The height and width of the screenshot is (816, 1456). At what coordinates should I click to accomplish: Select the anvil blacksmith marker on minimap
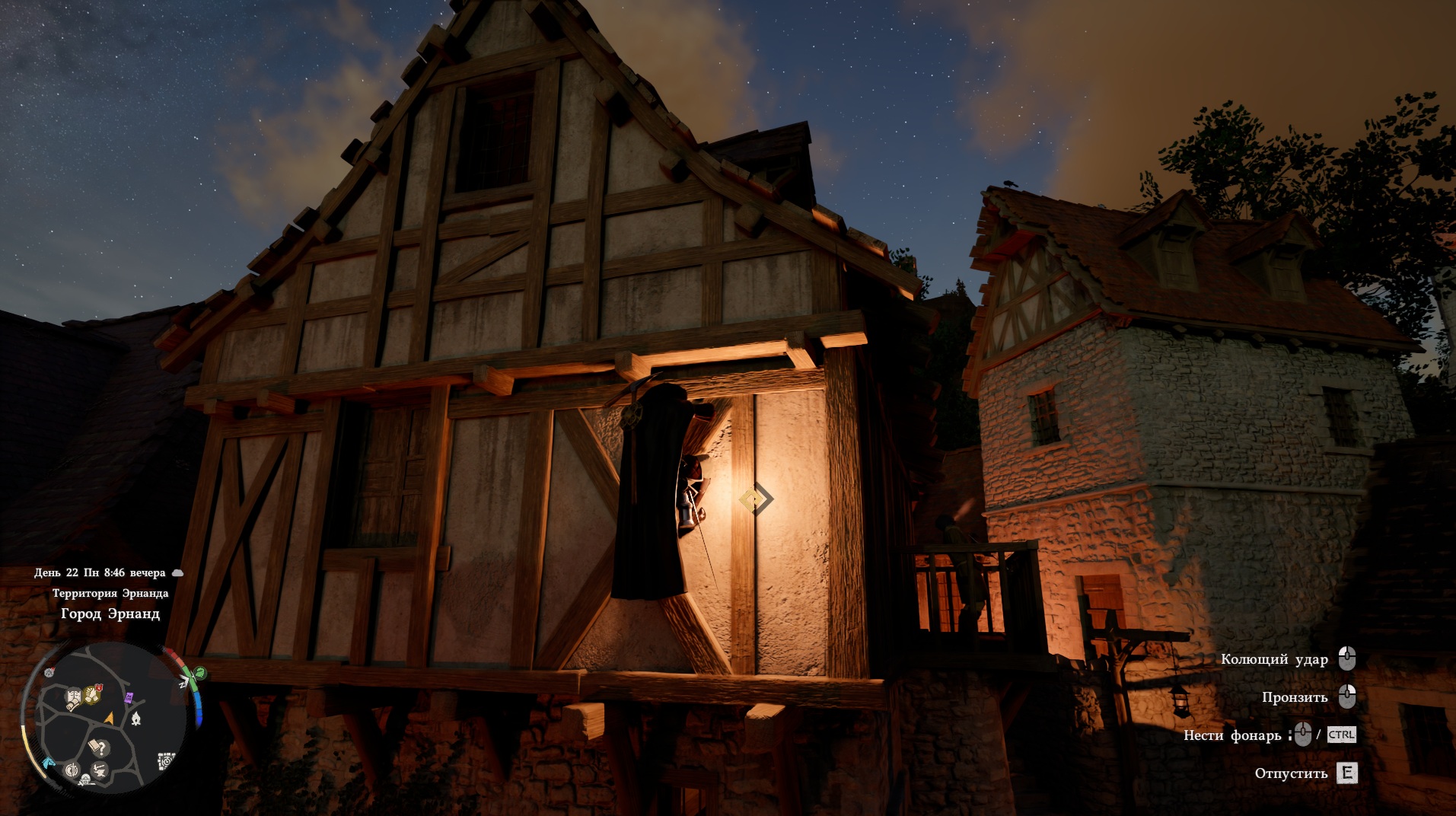tap(99, 771)
